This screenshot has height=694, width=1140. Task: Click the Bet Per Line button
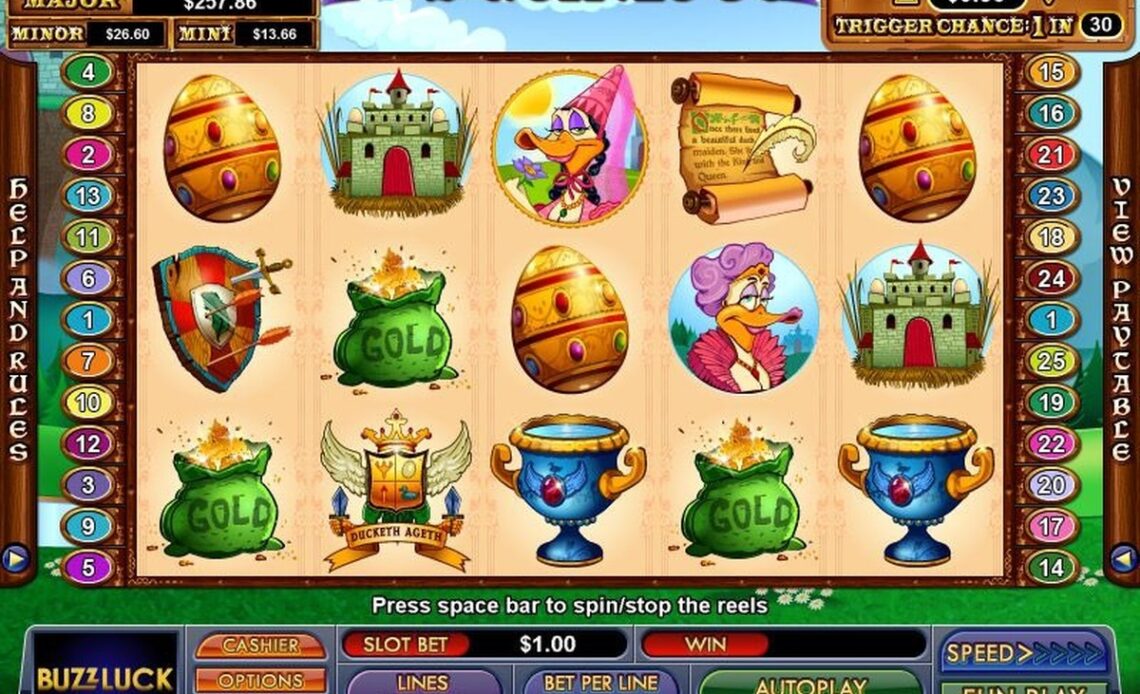pyautogui.click(x=599, y=683)
